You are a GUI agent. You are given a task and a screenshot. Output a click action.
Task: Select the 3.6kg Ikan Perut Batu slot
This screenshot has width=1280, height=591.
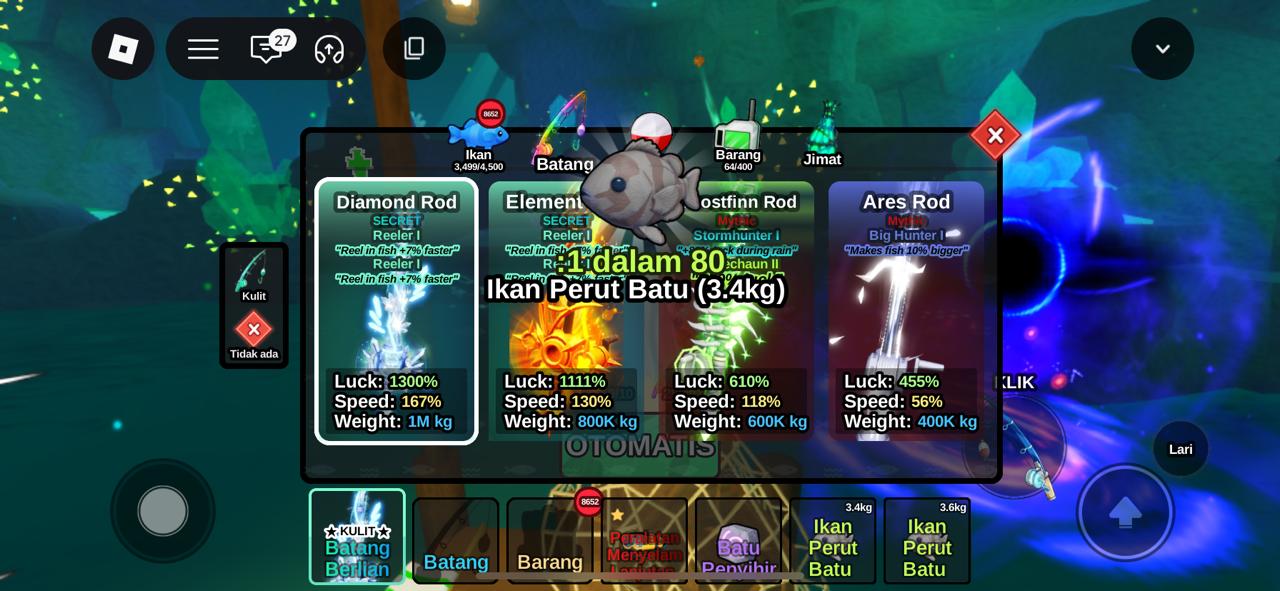tap(926, 540)
